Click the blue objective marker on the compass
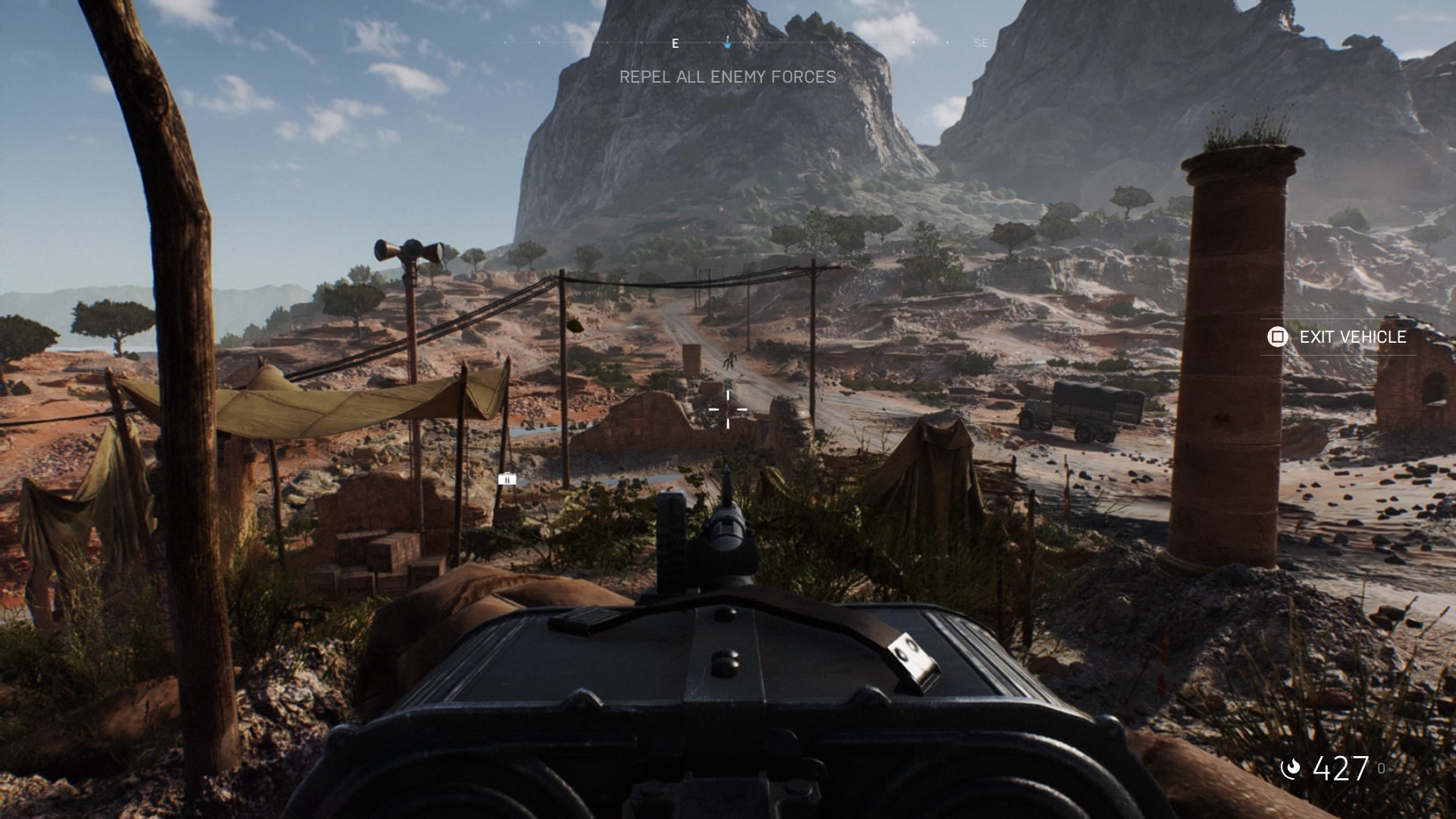This screenshot has height=819, width=1456. tap(727, 42)
